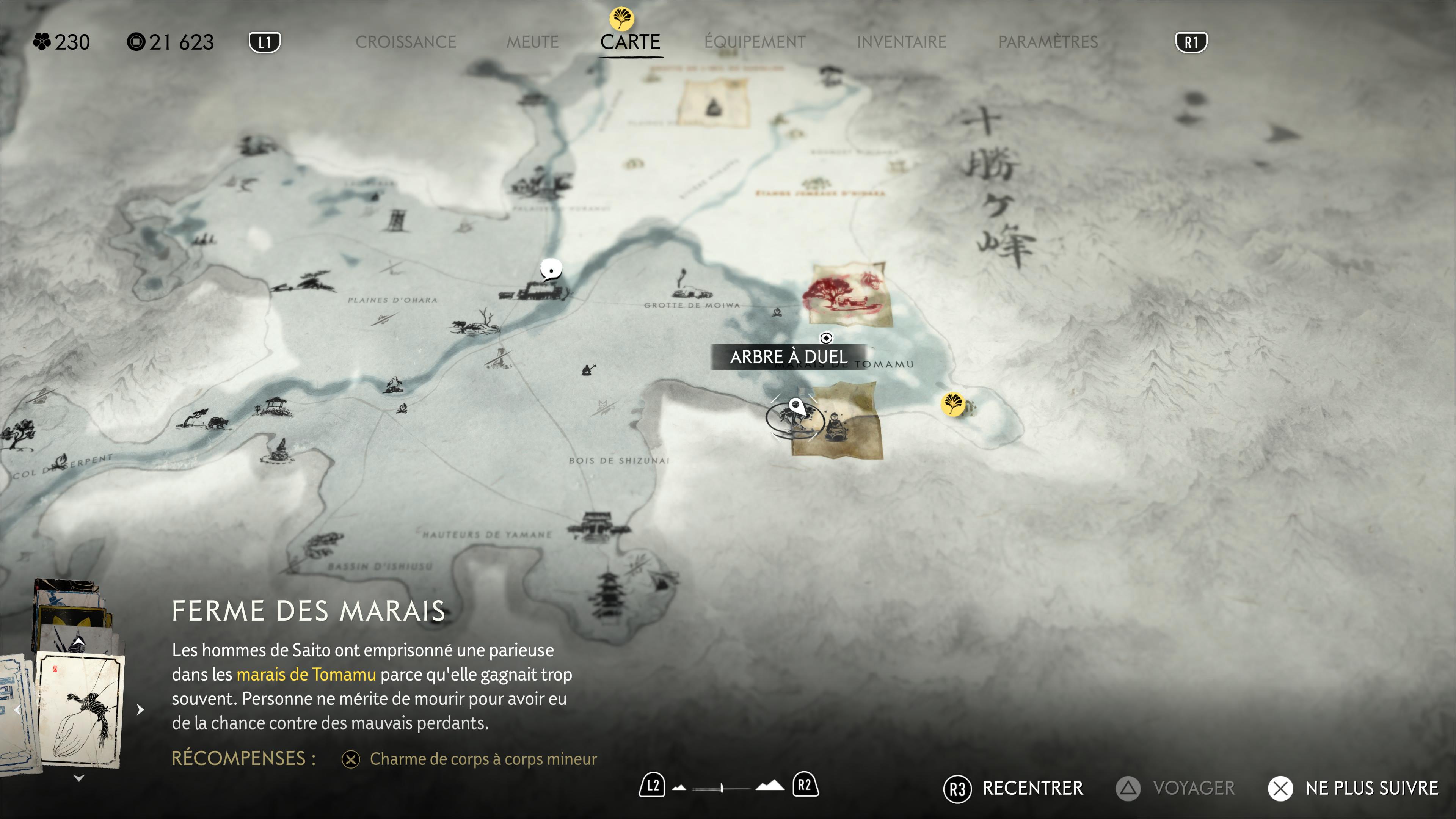The image size is (1456, 819).
Task: Show the next quest card with right arrow
Action: click(140, 709)
